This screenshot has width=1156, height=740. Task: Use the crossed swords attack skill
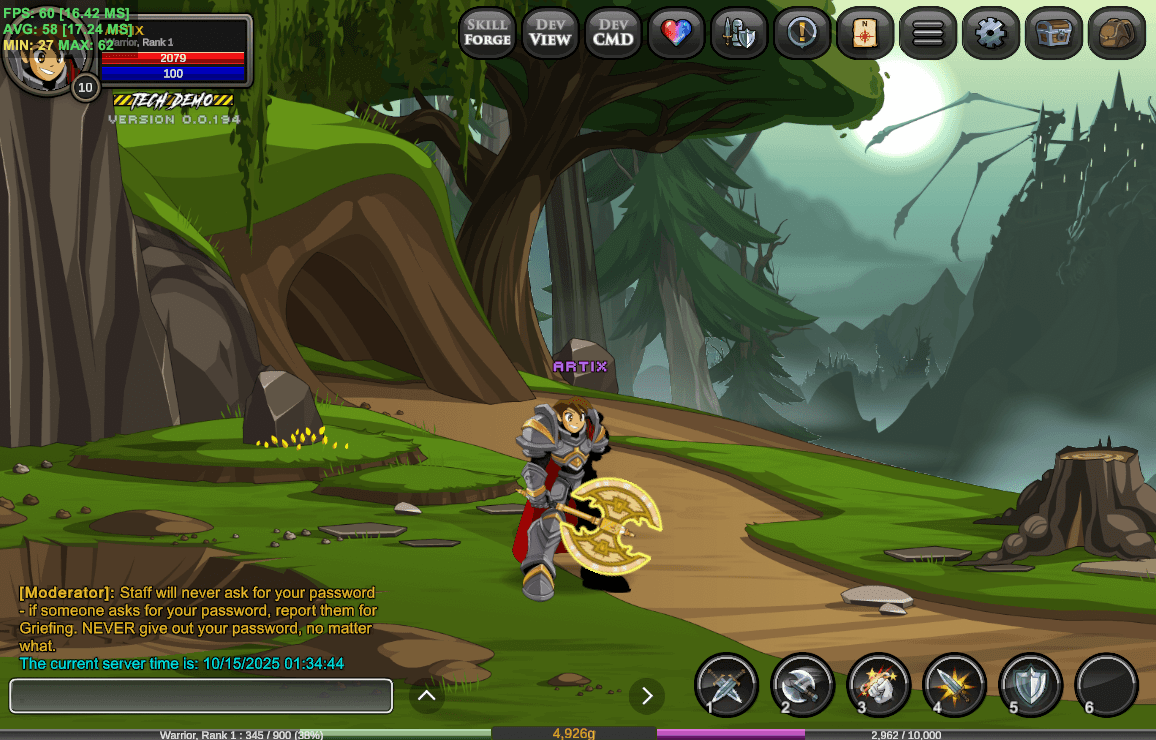click(727, 685)
